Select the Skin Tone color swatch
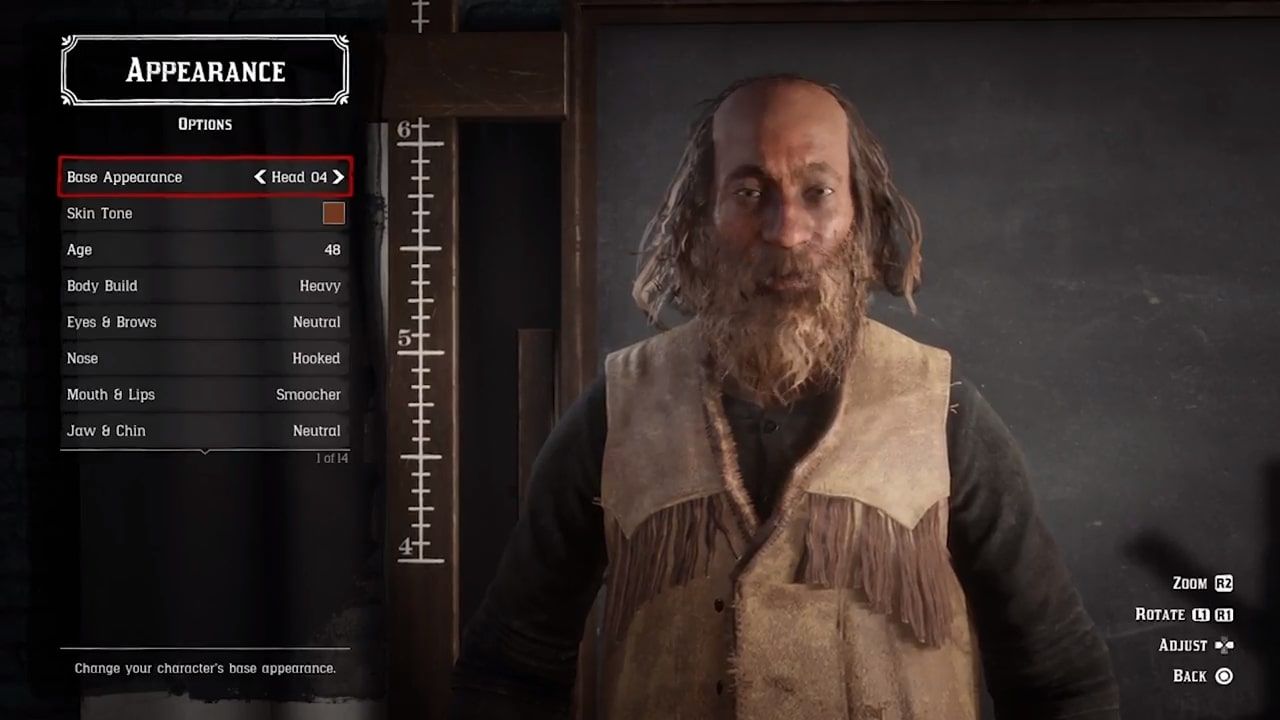 click(x=333, y=212)
